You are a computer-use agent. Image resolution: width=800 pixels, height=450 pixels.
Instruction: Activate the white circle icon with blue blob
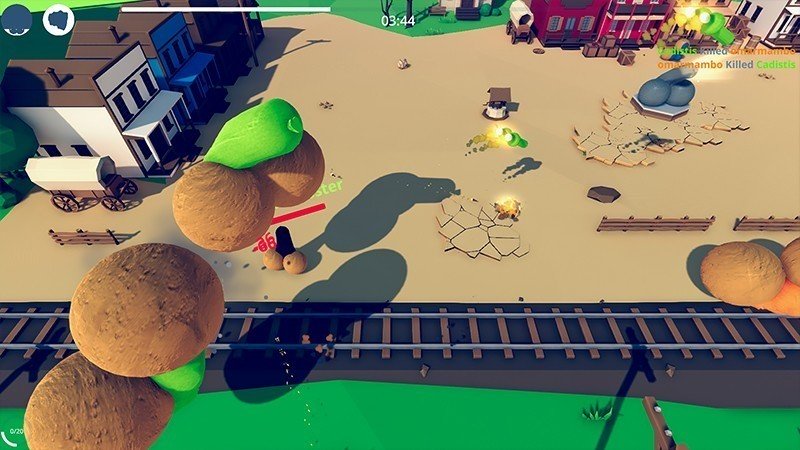pyautogui.click(x=59, y=19)
